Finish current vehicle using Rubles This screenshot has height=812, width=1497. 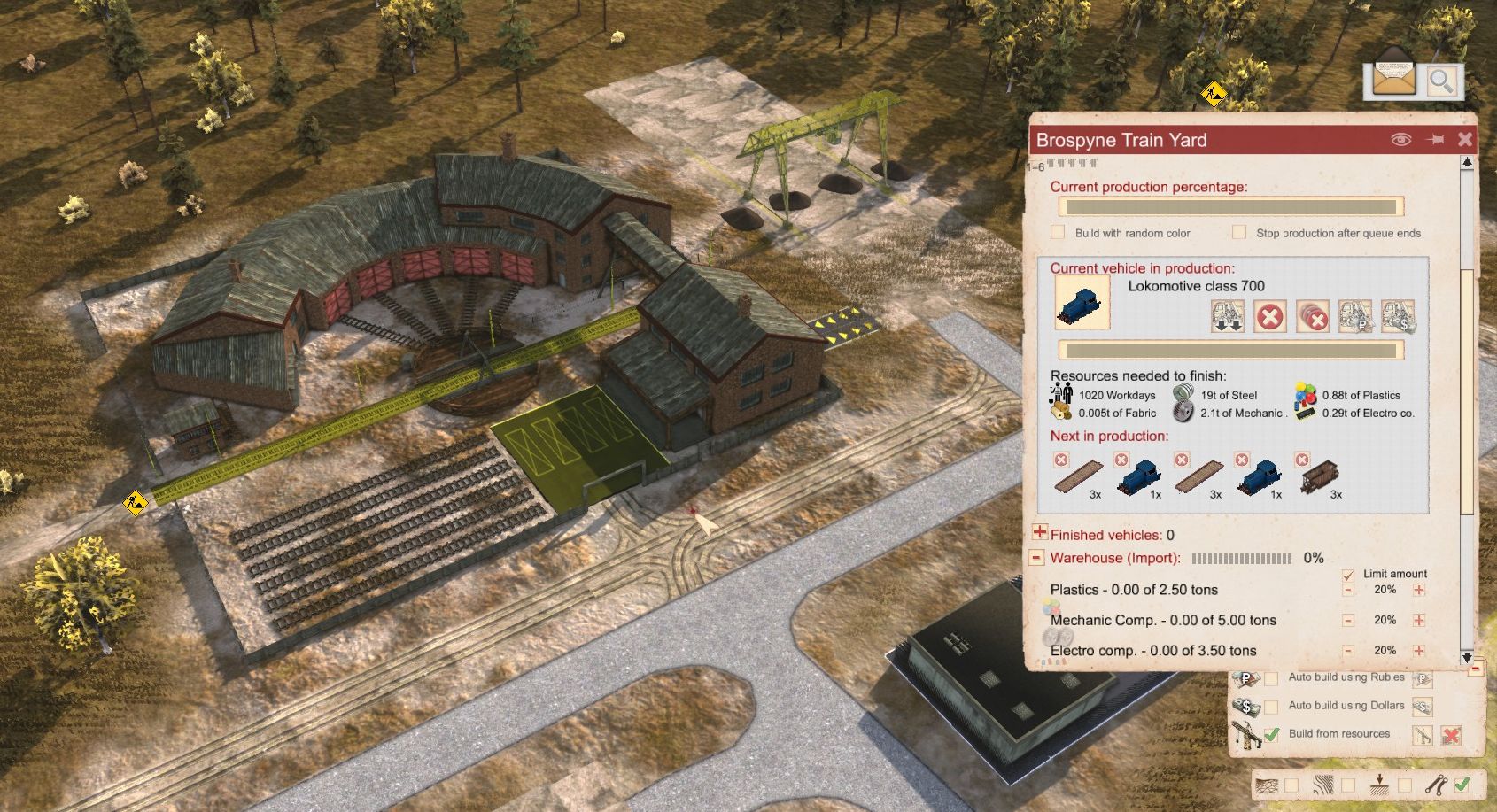[x=1354, y=317]
